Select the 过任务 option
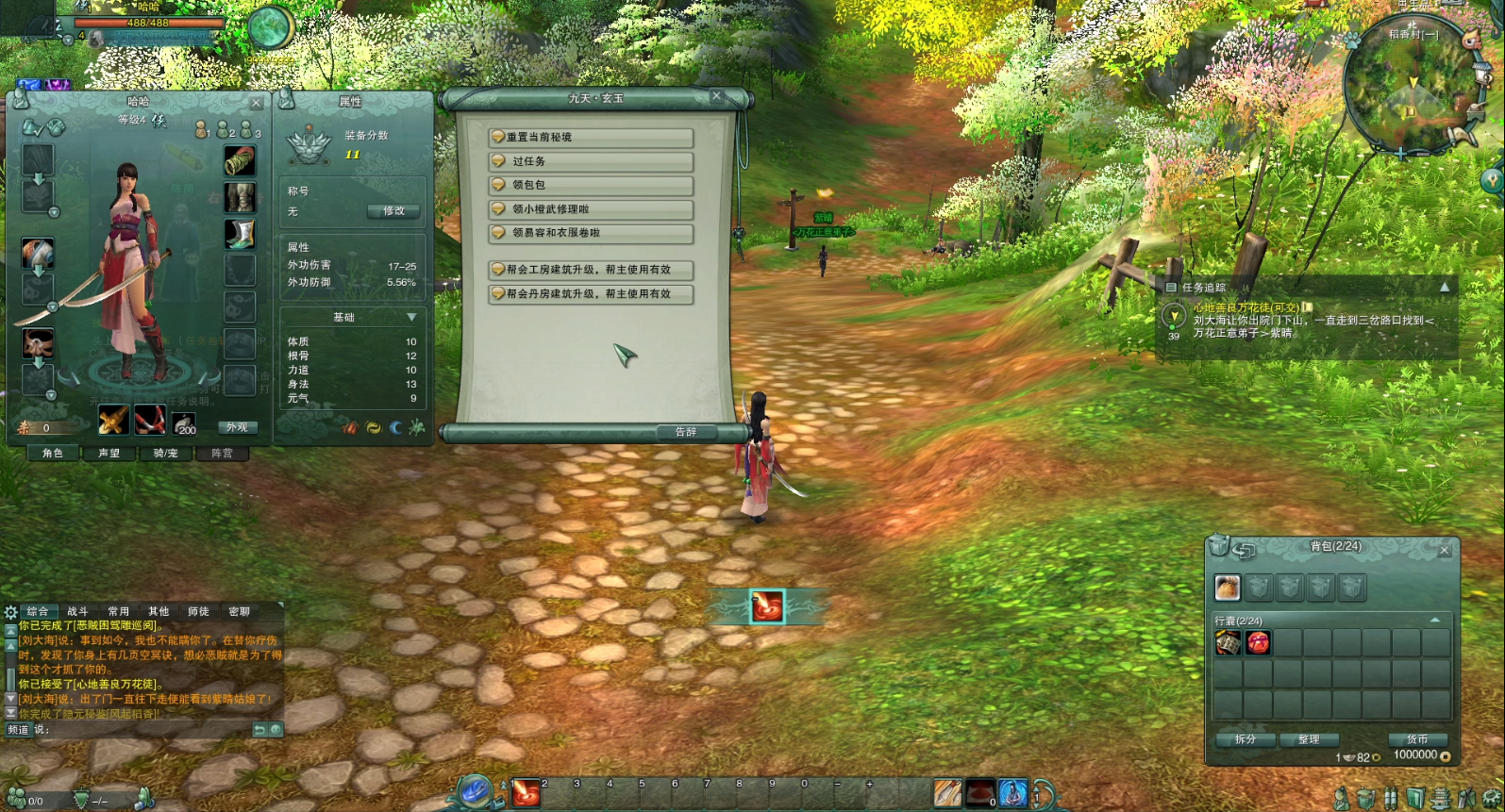Screen dimensions: 1505x812 pos(591,161)
